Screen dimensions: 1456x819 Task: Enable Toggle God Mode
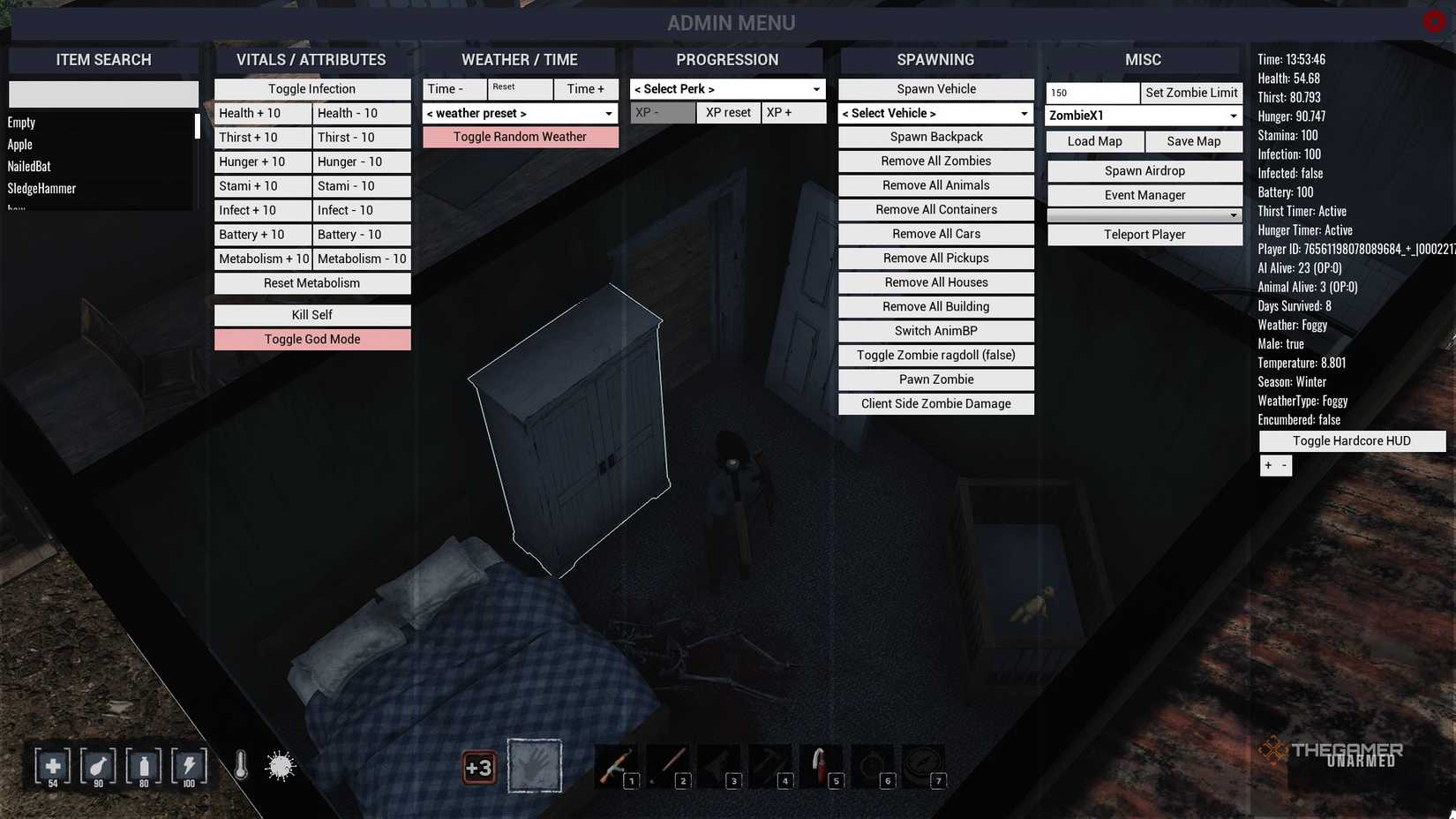311,339
